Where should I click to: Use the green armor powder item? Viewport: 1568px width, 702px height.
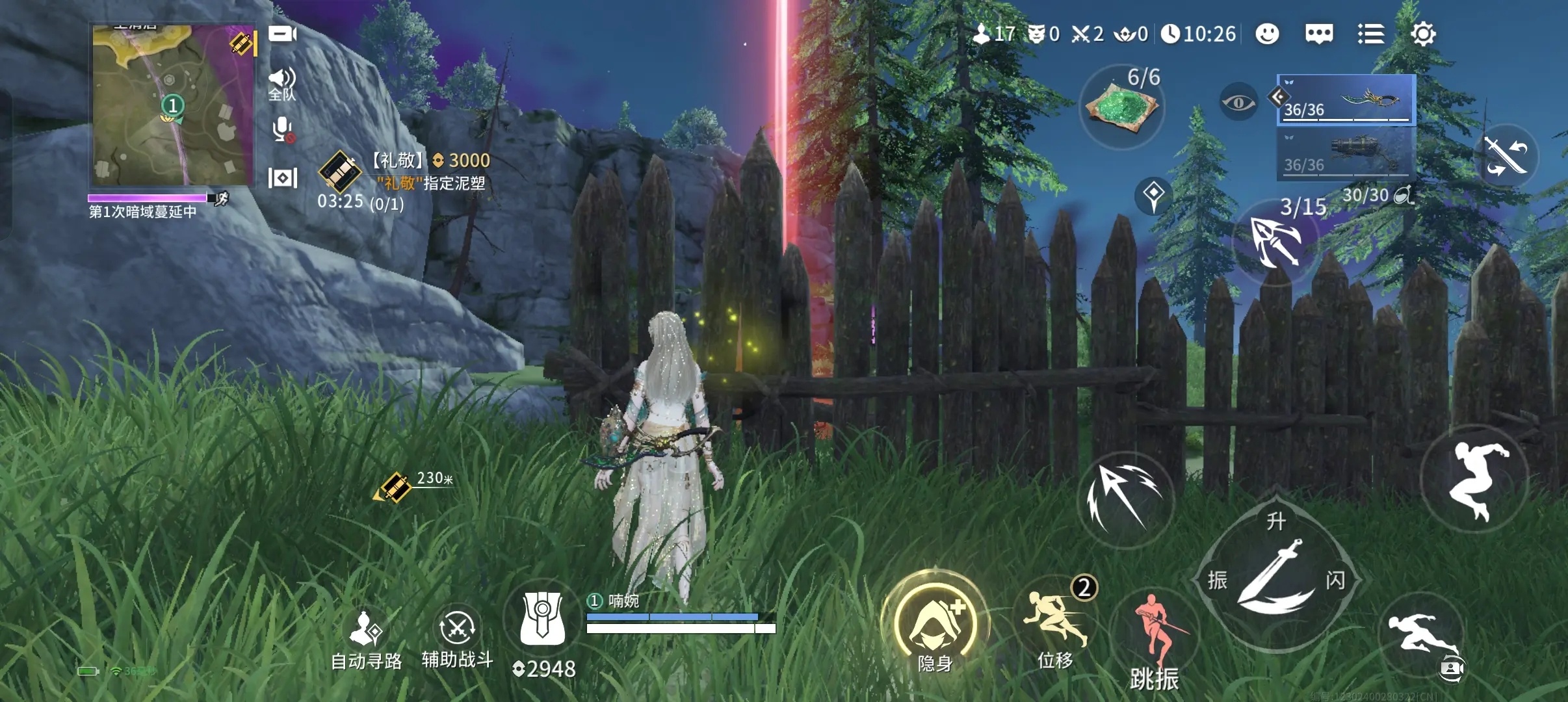(1121, 107)
